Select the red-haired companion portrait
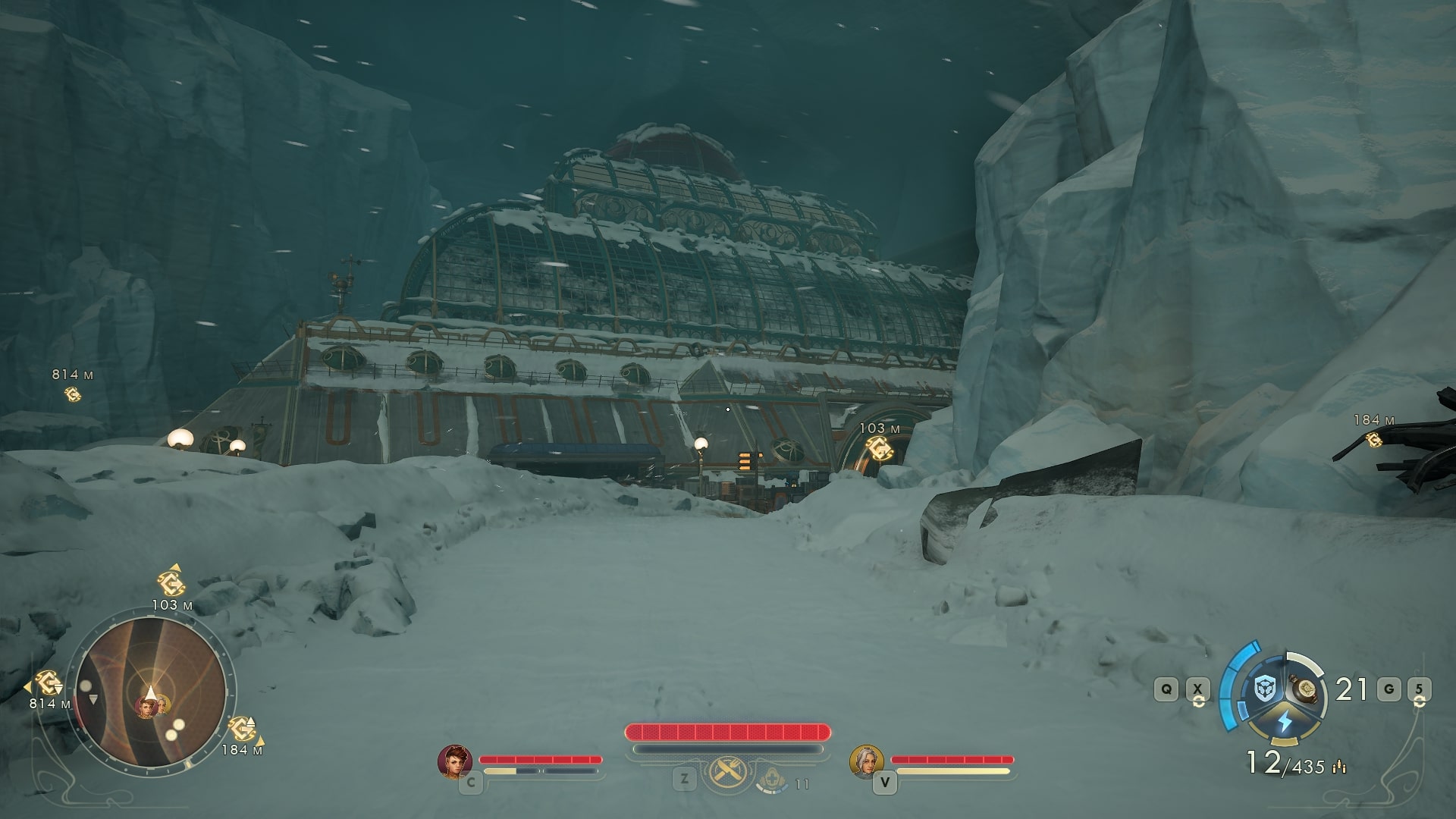Viewport: 1456px width, 819px height. (455, 761)
